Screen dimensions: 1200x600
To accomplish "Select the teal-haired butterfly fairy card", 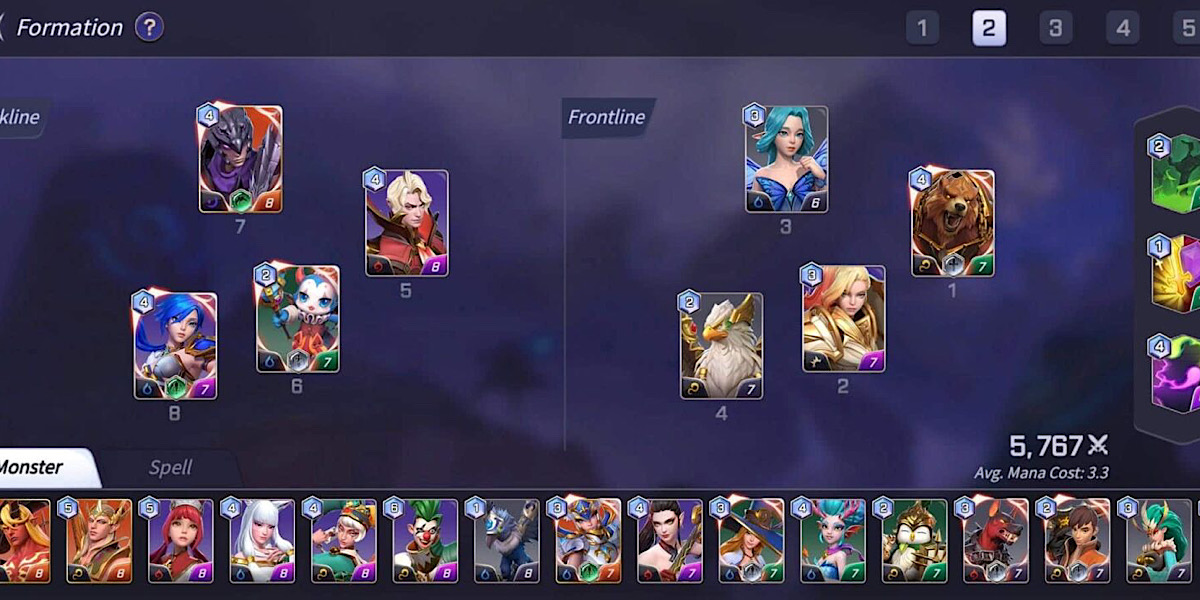I will 786,159.
